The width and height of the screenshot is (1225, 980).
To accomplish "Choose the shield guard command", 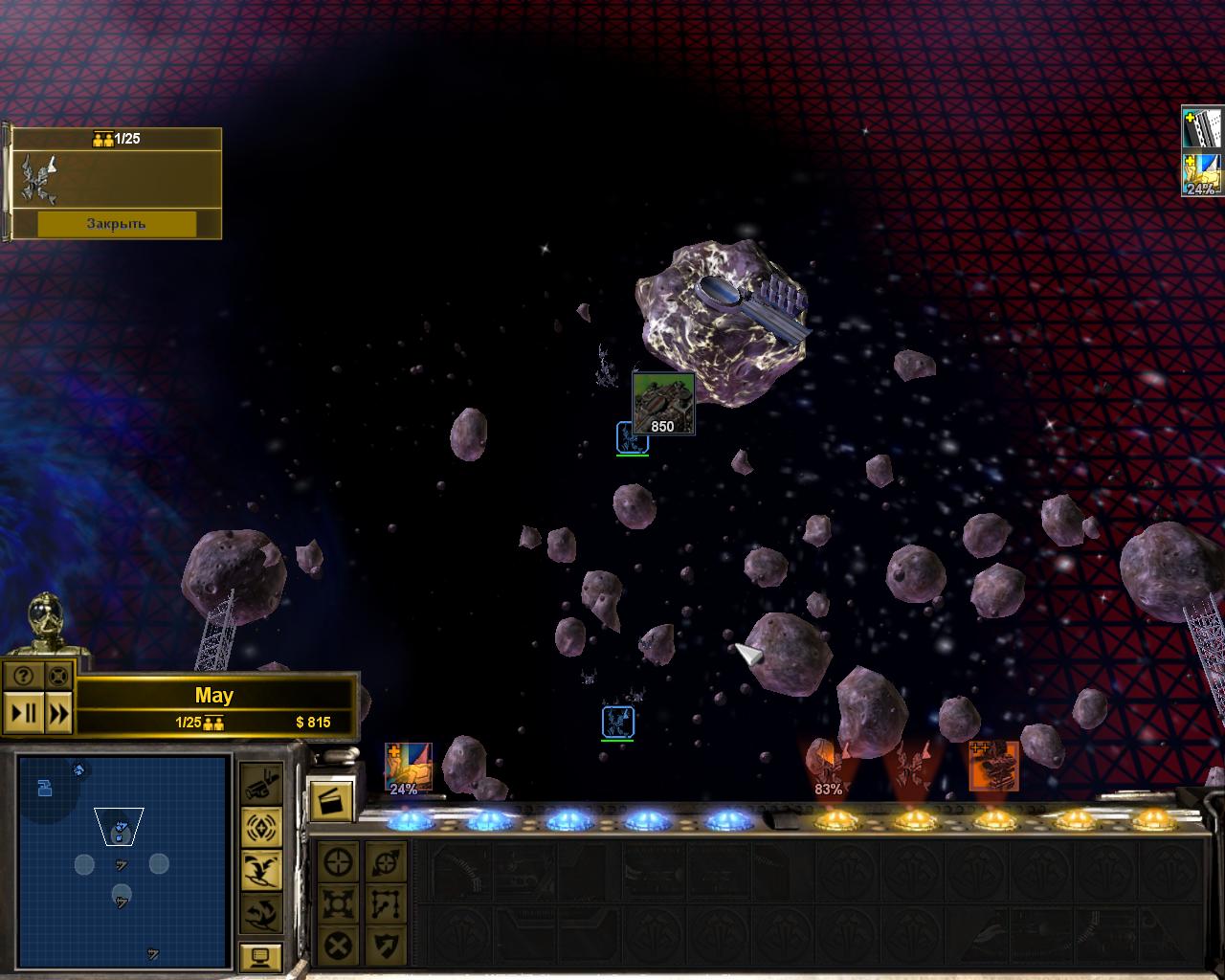I will pyautogui.click(x=385, y=947).
